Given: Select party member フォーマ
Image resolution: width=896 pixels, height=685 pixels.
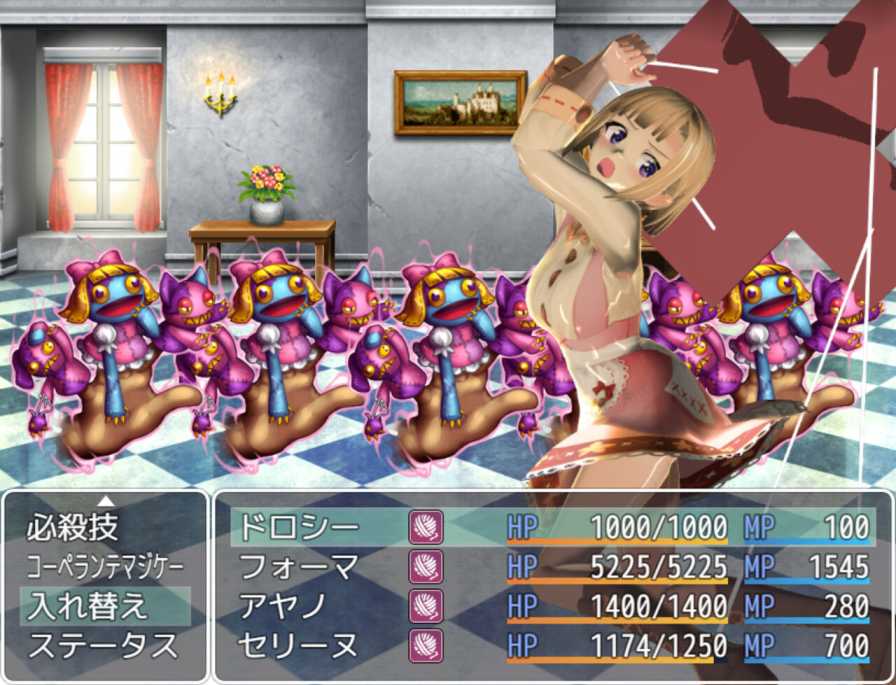Looking at the screenshot, I should (299, 567).
